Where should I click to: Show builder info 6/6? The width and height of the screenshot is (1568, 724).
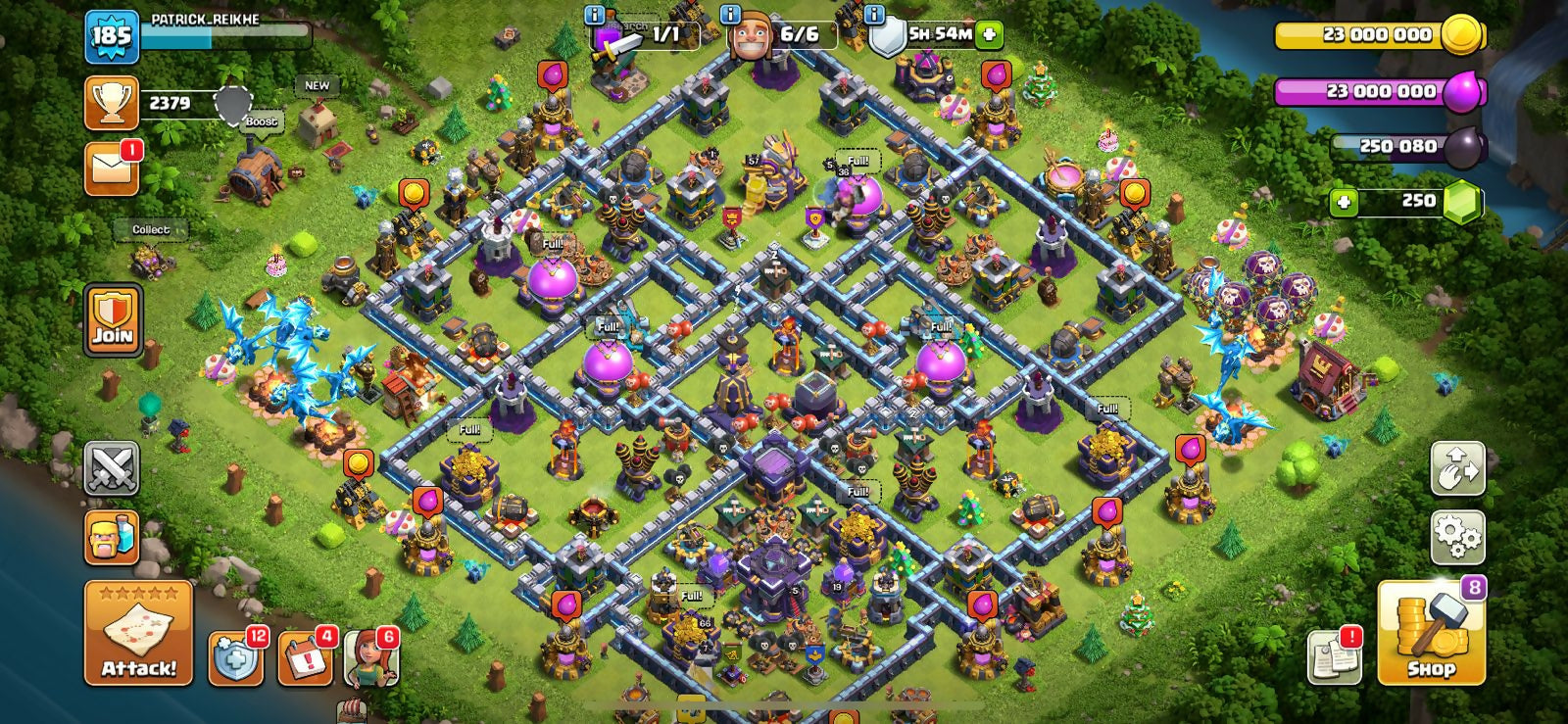tap(730, 15)
